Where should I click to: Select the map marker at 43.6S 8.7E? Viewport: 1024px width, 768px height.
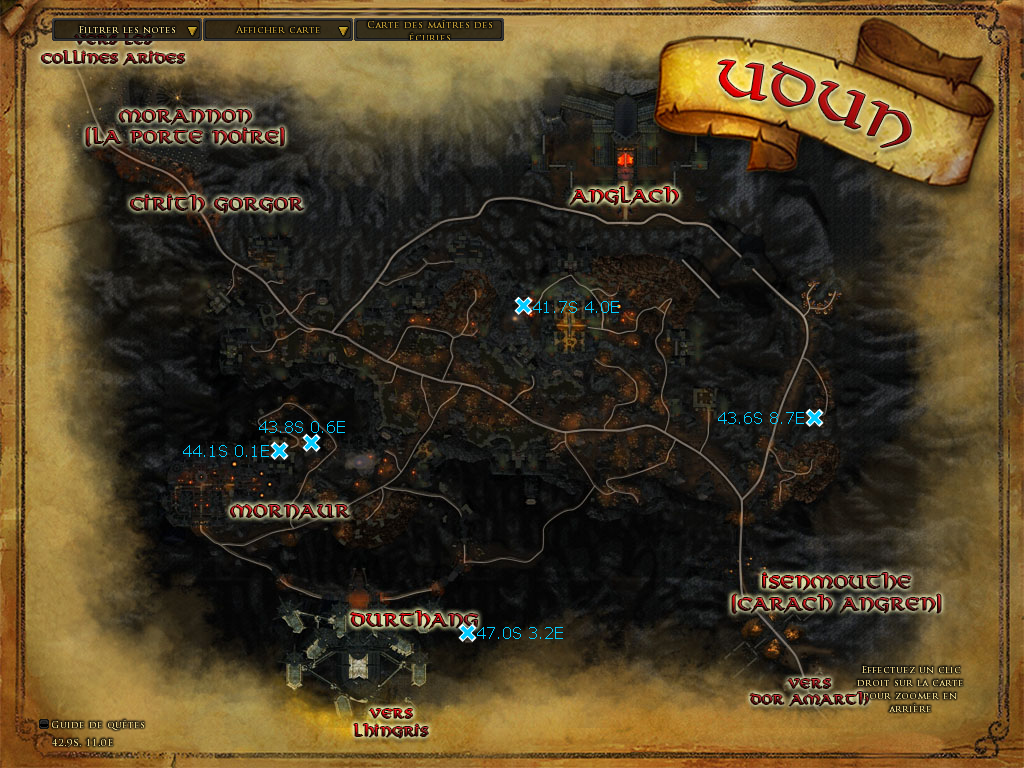click(814, 418)
